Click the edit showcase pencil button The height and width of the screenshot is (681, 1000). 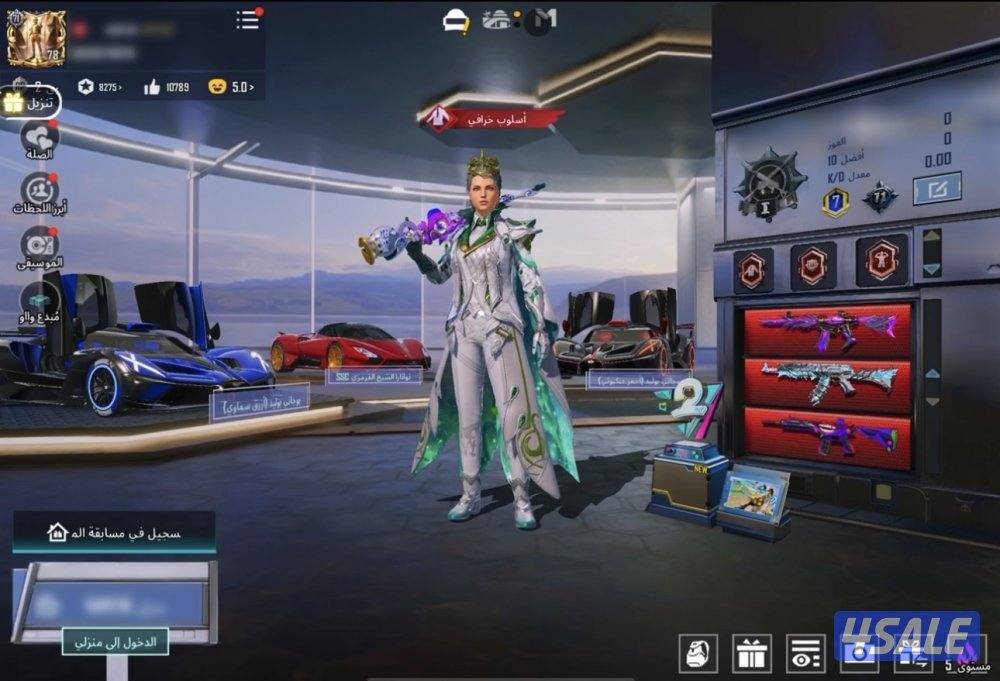[x=936, y=188]
